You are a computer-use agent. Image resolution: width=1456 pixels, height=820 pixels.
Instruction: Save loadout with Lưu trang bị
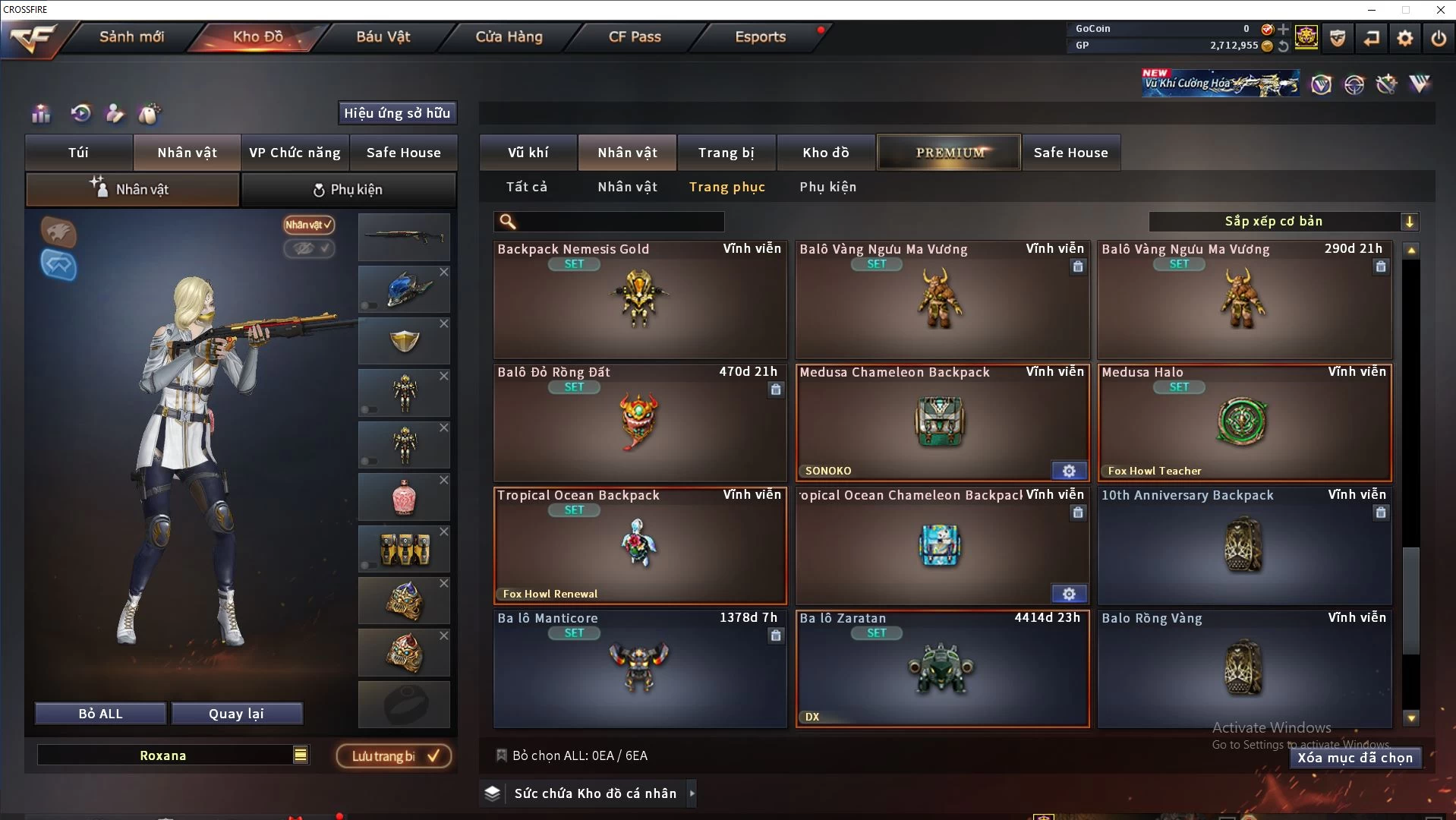(x=394, y=756)
